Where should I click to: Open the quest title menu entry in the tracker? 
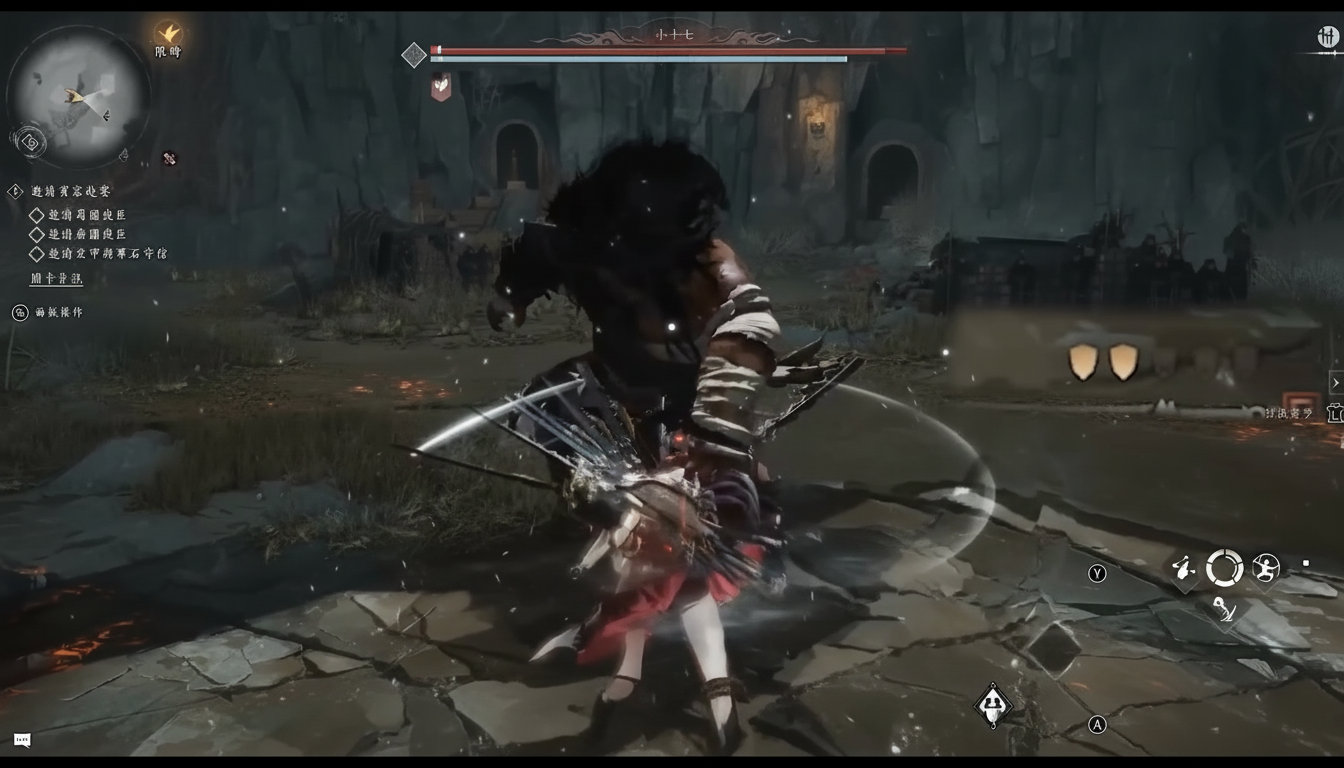click(x=71, y=190)
